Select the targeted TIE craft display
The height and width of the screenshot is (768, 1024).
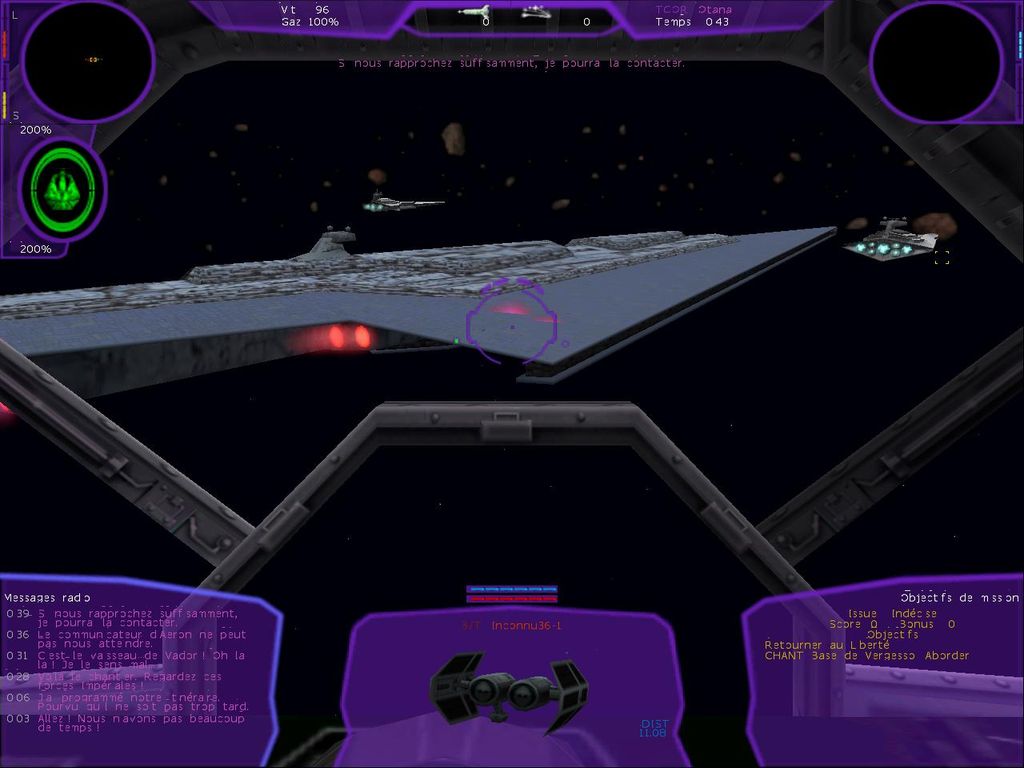[x=509, y=690]
